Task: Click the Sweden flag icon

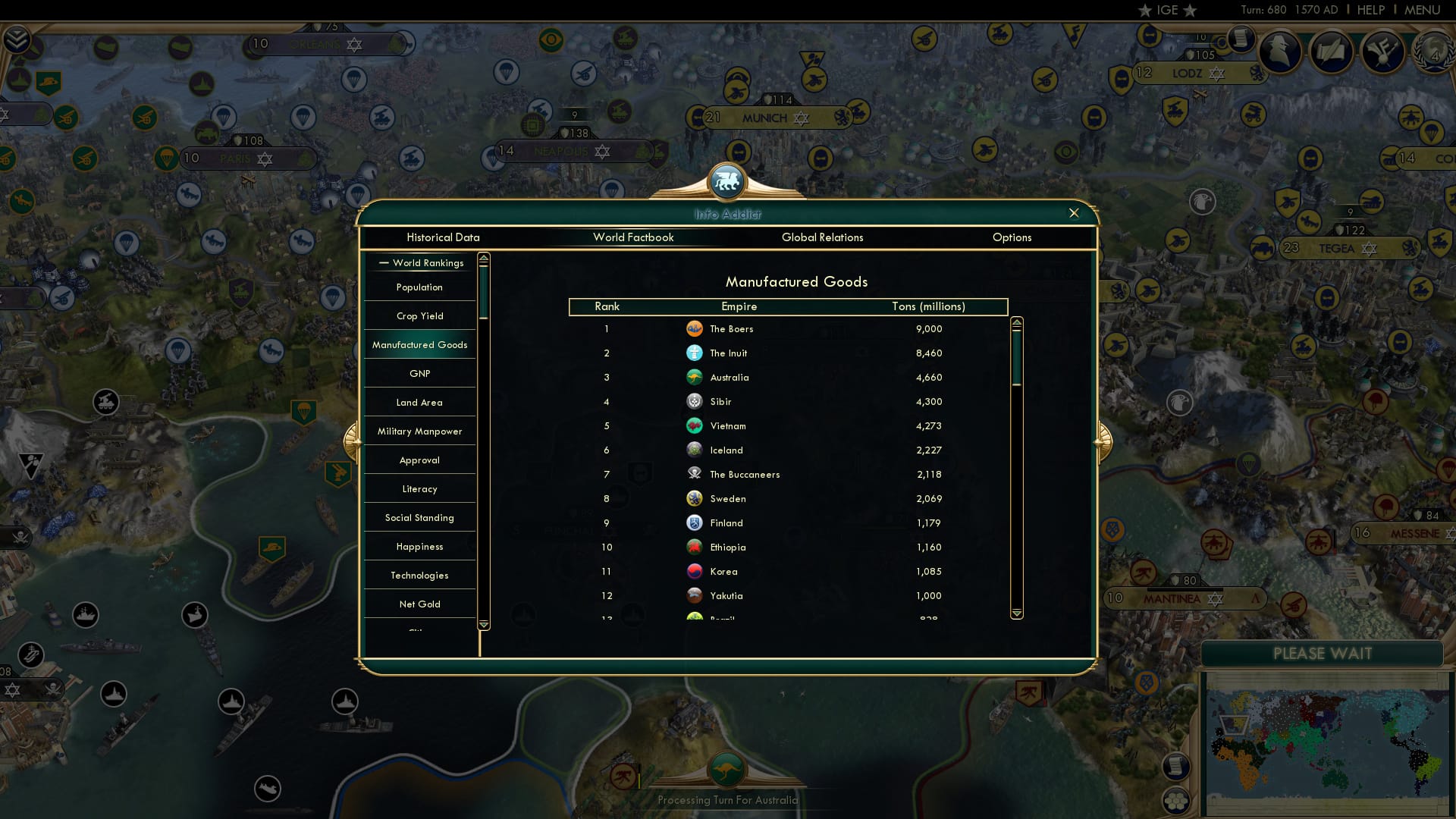Action: click(x=695, y=498)
